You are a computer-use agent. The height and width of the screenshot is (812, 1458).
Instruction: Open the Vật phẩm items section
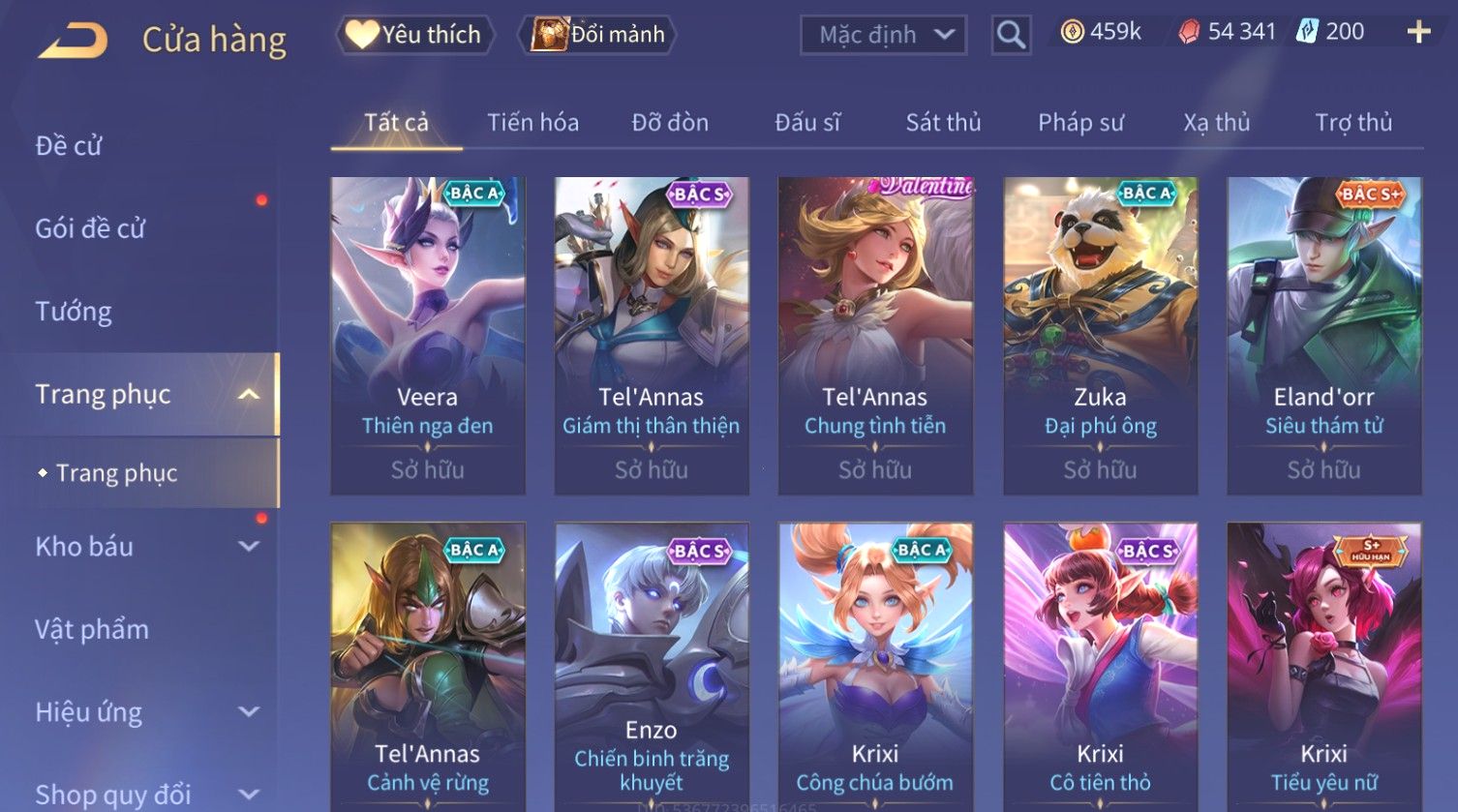[x=92, y=630]
